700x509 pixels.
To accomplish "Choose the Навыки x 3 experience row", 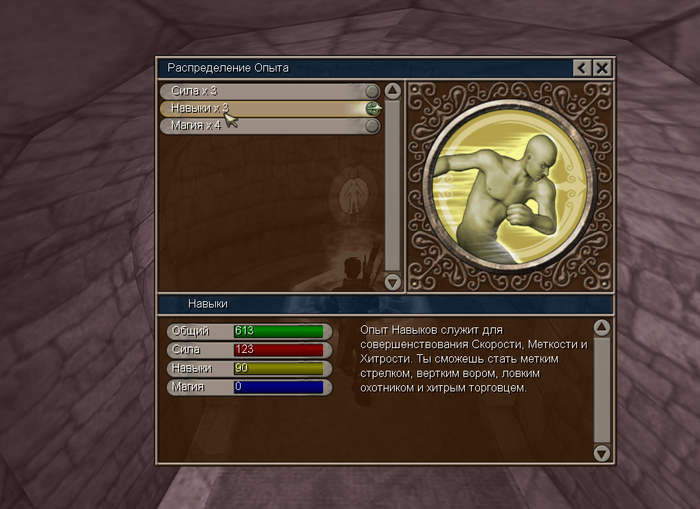I will tap(265, 108).
